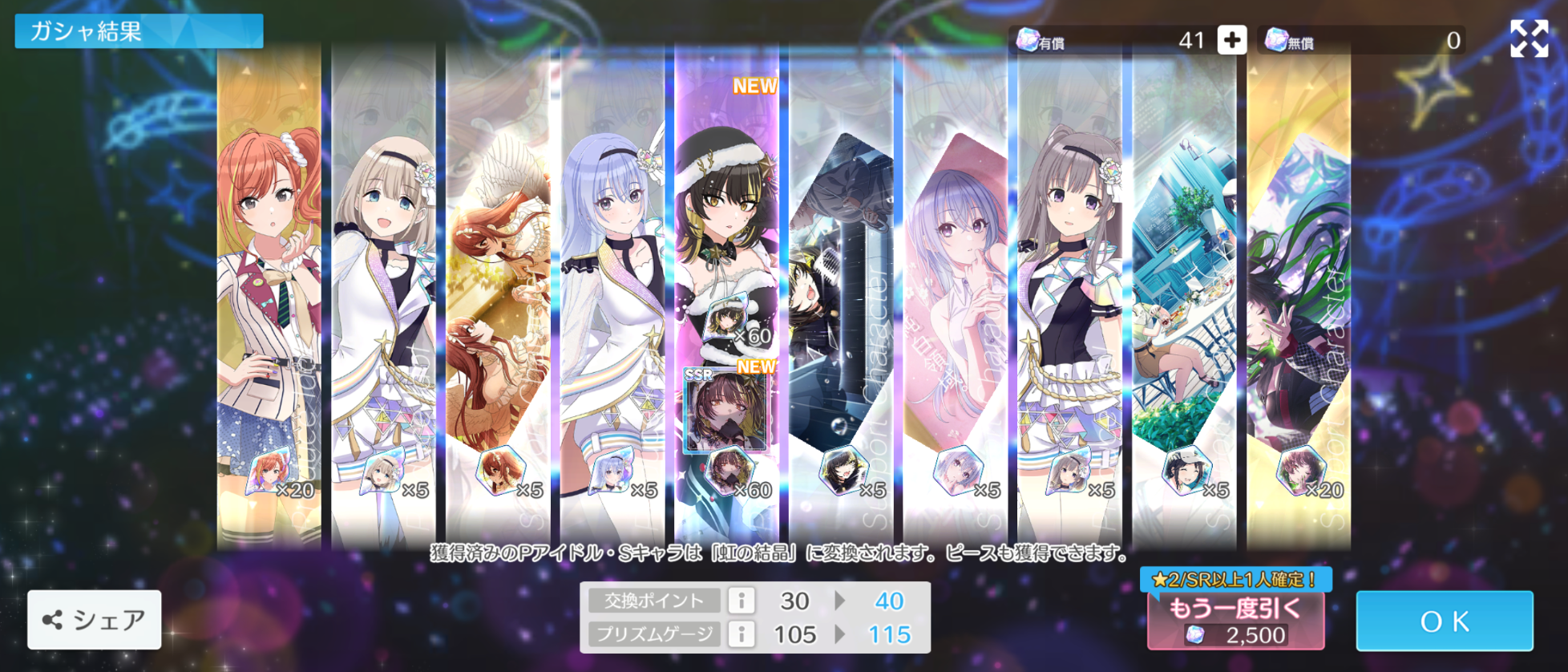The height and width of the screenshot is (672, 1568).
Task: Open the シェア share button
Action: point(95,620)
